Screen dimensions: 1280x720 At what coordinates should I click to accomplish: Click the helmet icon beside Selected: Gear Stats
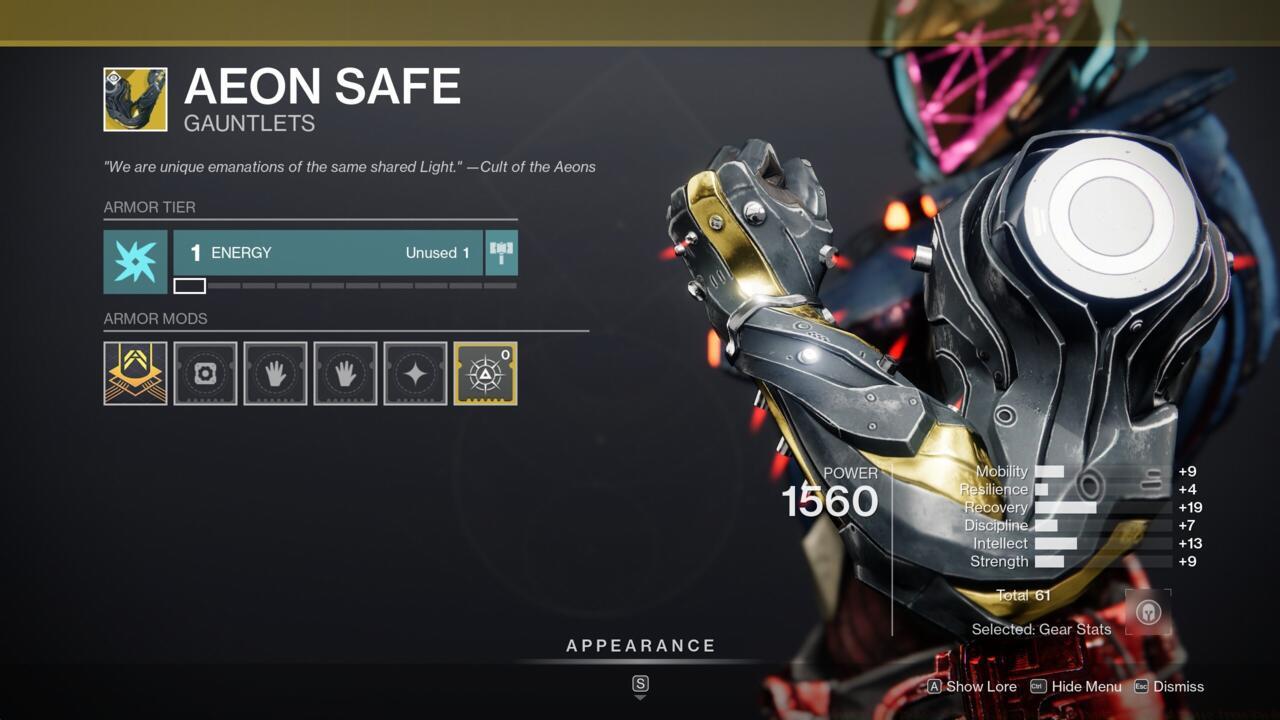pyautogui.click(x=1146, y=612)
